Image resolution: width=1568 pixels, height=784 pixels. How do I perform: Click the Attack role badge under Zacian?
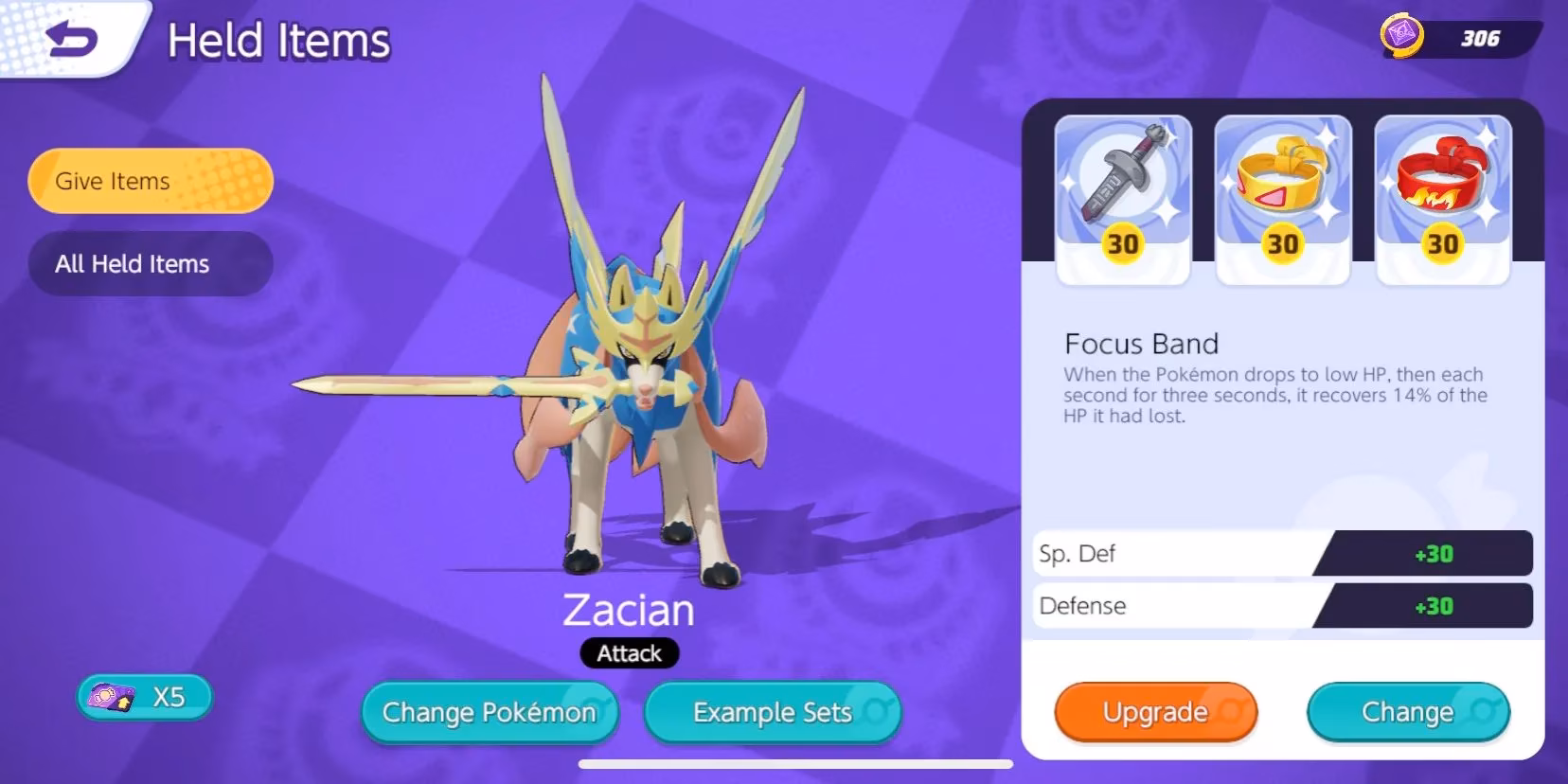[x=628, y=653]
